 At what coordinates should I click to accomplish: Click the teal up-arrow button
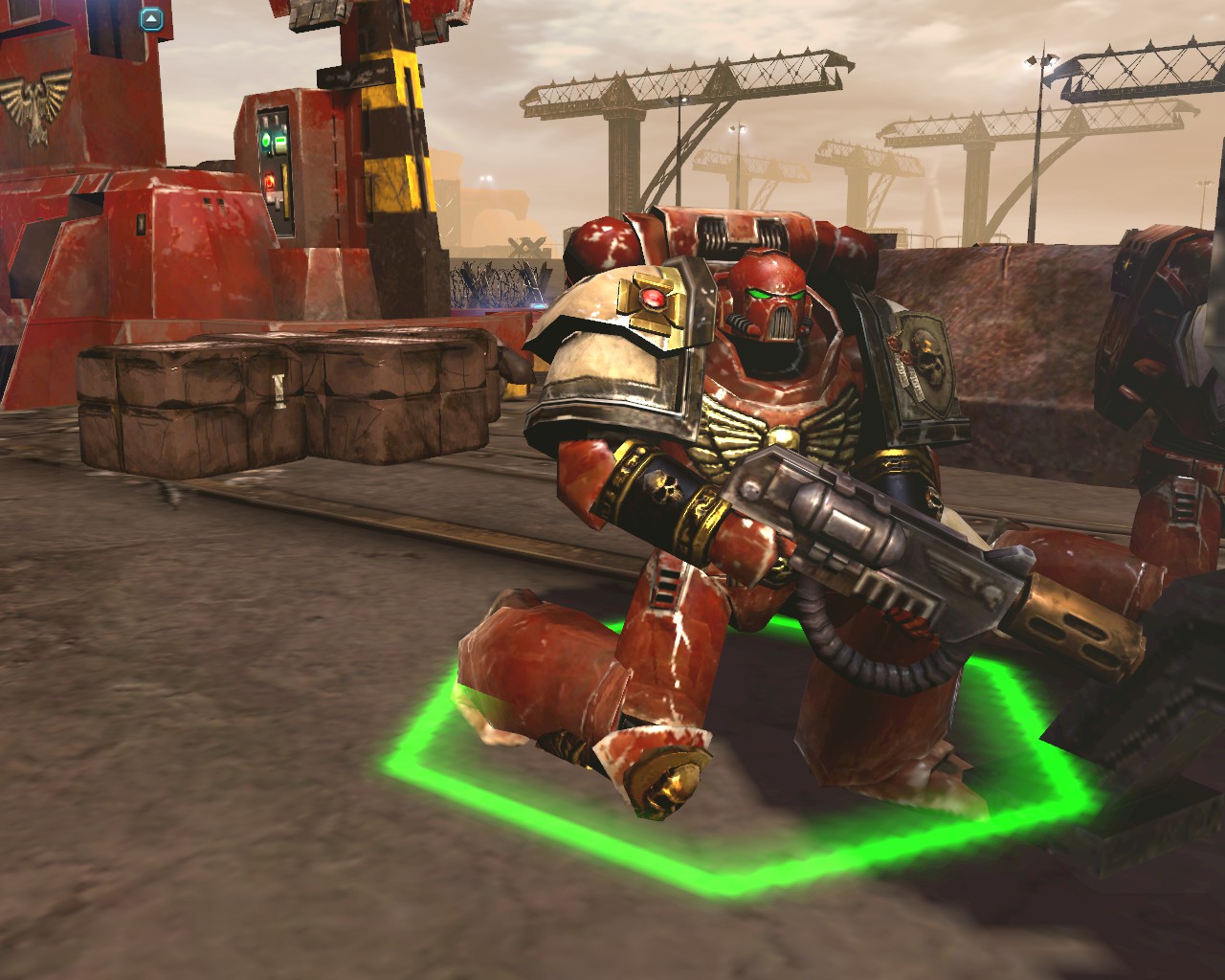point(150,18)
